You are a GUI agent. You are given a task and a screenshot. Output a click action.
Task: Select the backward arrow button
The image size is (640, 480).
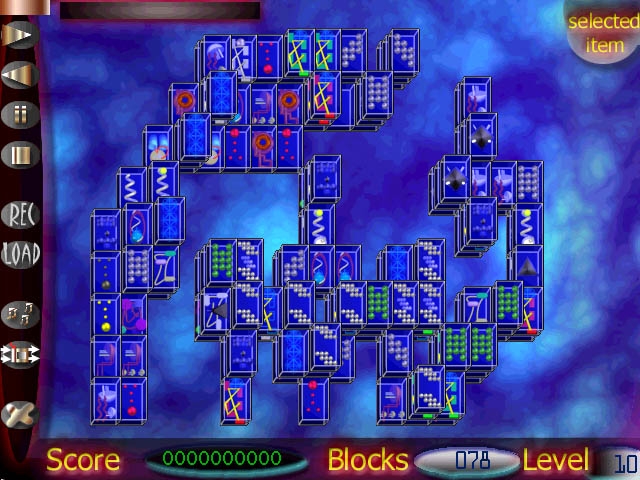(20, 74)
